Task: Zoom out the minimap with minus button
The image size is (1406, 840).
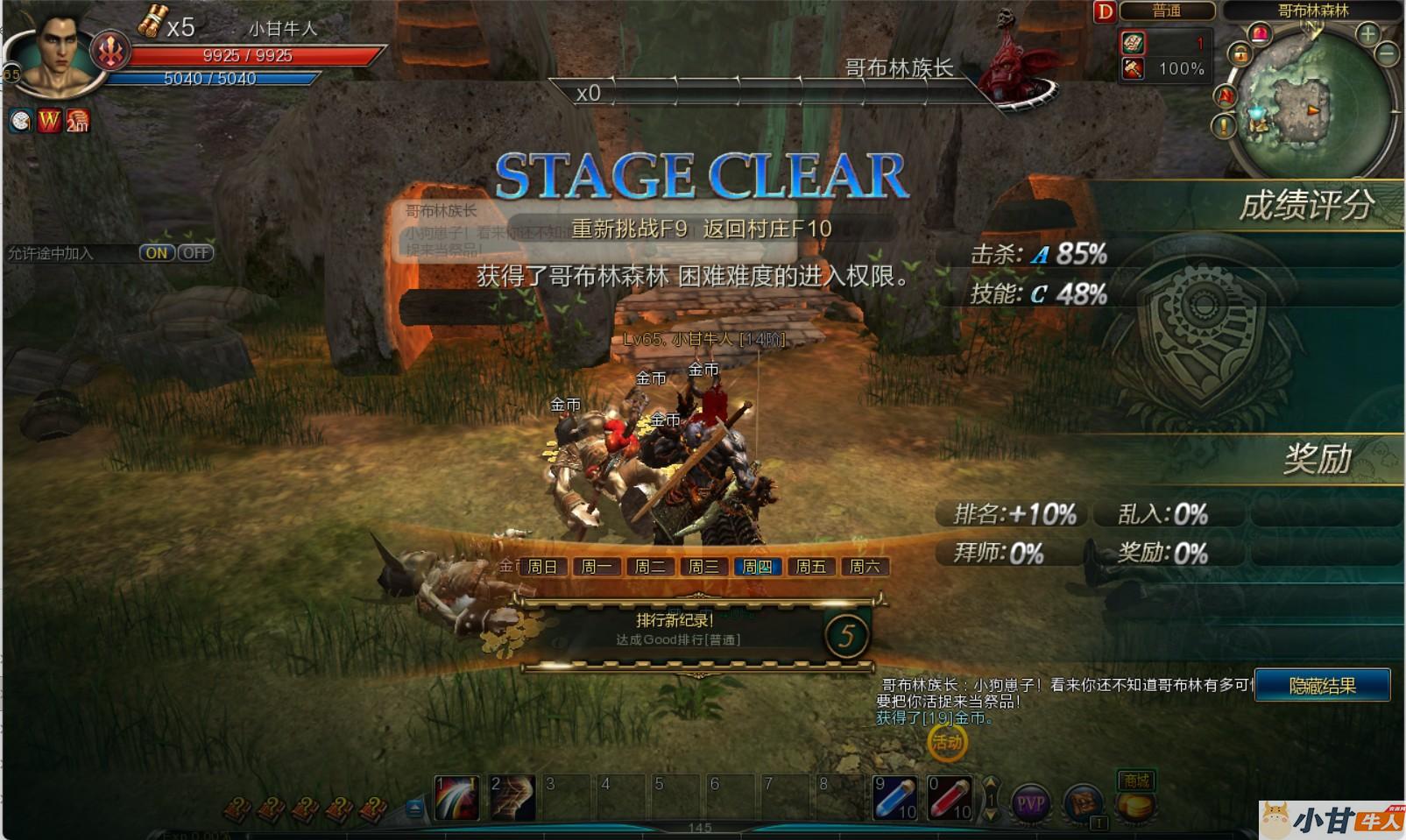Action: coord(1387,54)
